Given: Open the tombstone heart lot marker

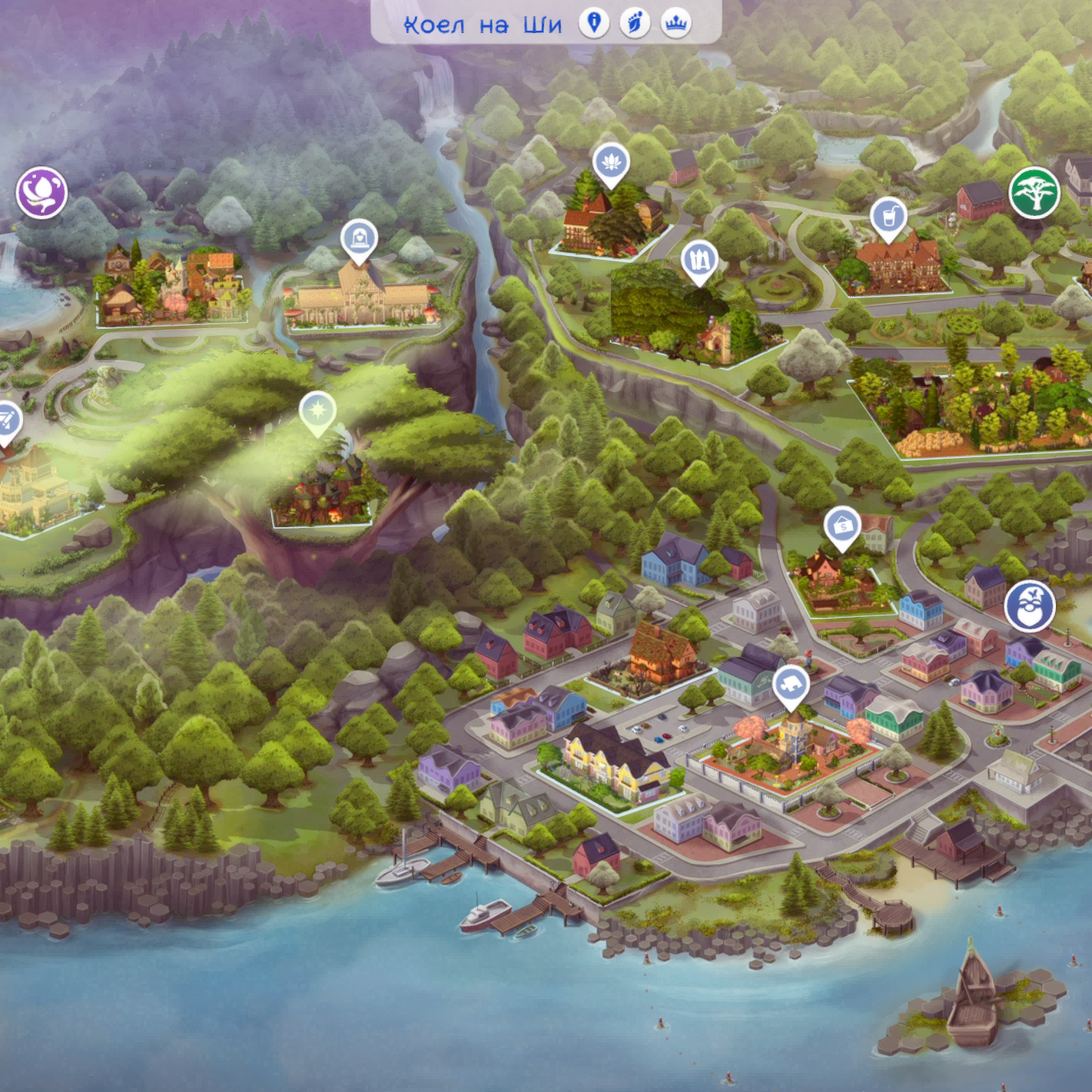Looking at the screenshot, I should [359, 239].
